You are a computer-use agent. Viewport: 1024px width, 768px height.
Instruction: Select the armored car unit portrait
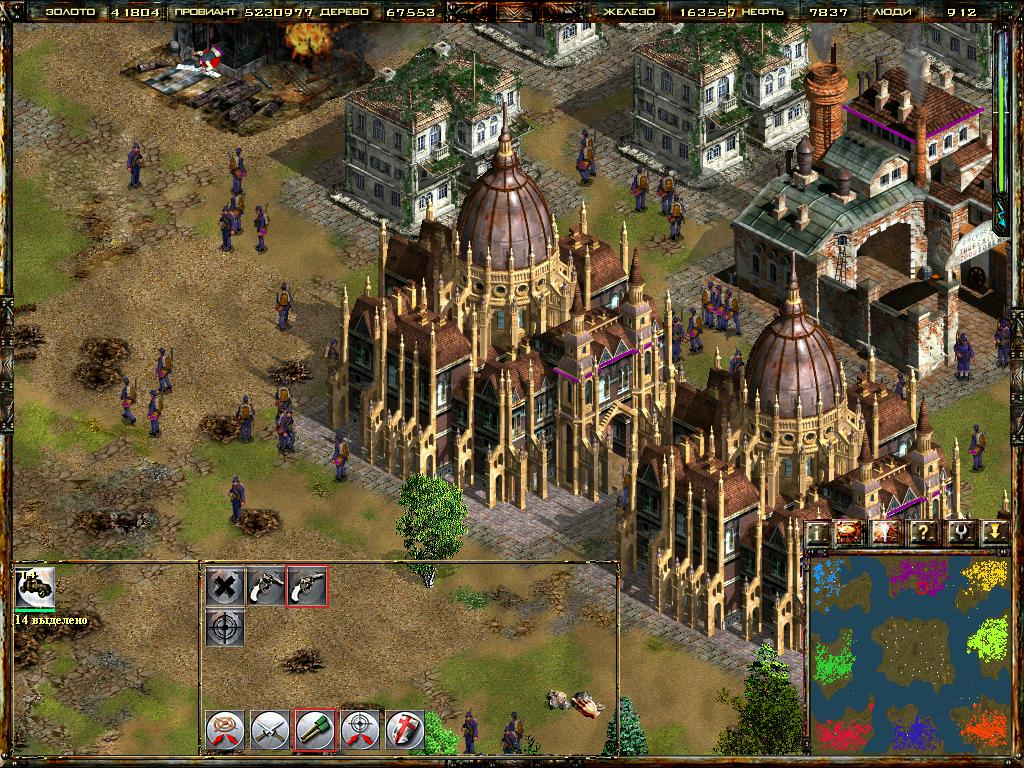click(x=36, y=588)
